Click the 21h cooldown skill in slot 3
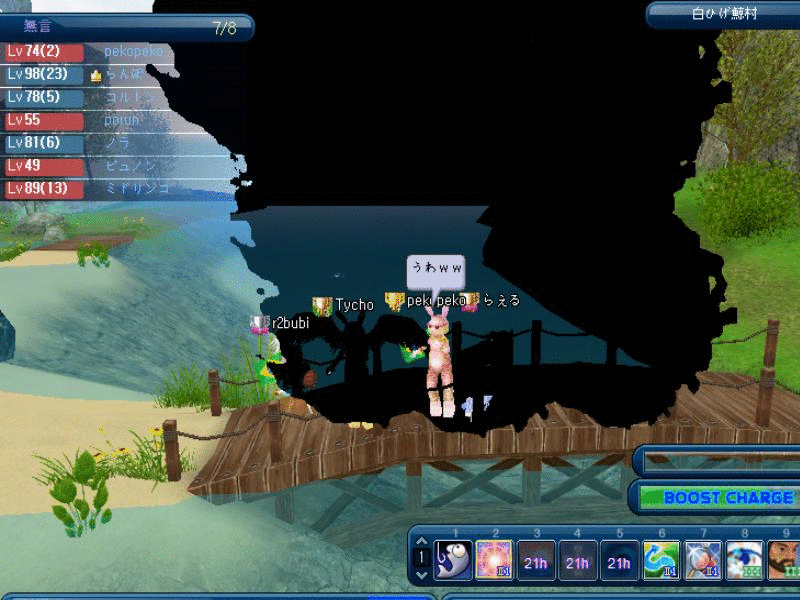 536,561
